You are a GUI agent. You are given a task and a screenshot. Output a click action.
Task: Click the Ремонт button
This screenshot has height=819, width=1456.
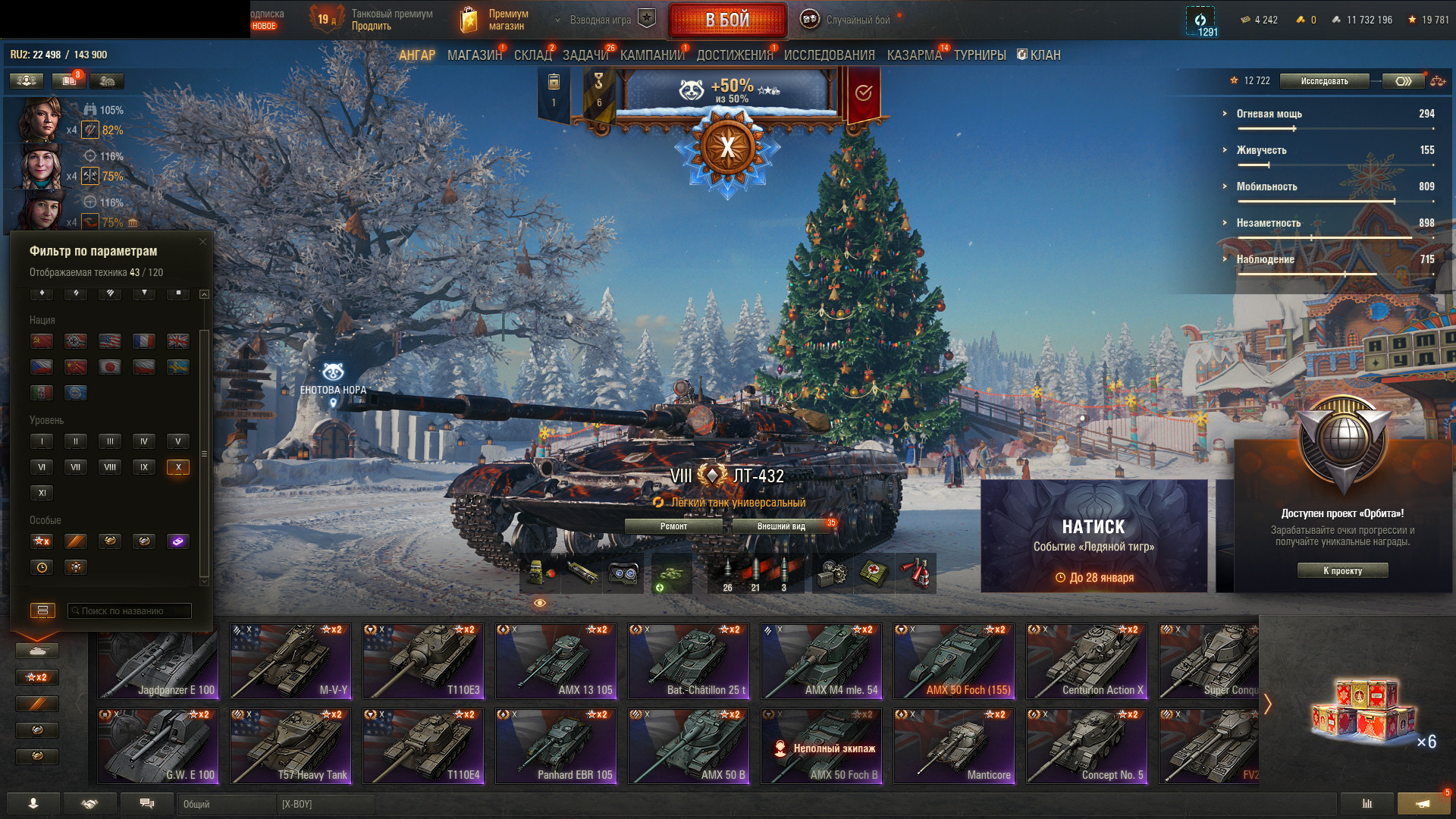pos(673,526)
